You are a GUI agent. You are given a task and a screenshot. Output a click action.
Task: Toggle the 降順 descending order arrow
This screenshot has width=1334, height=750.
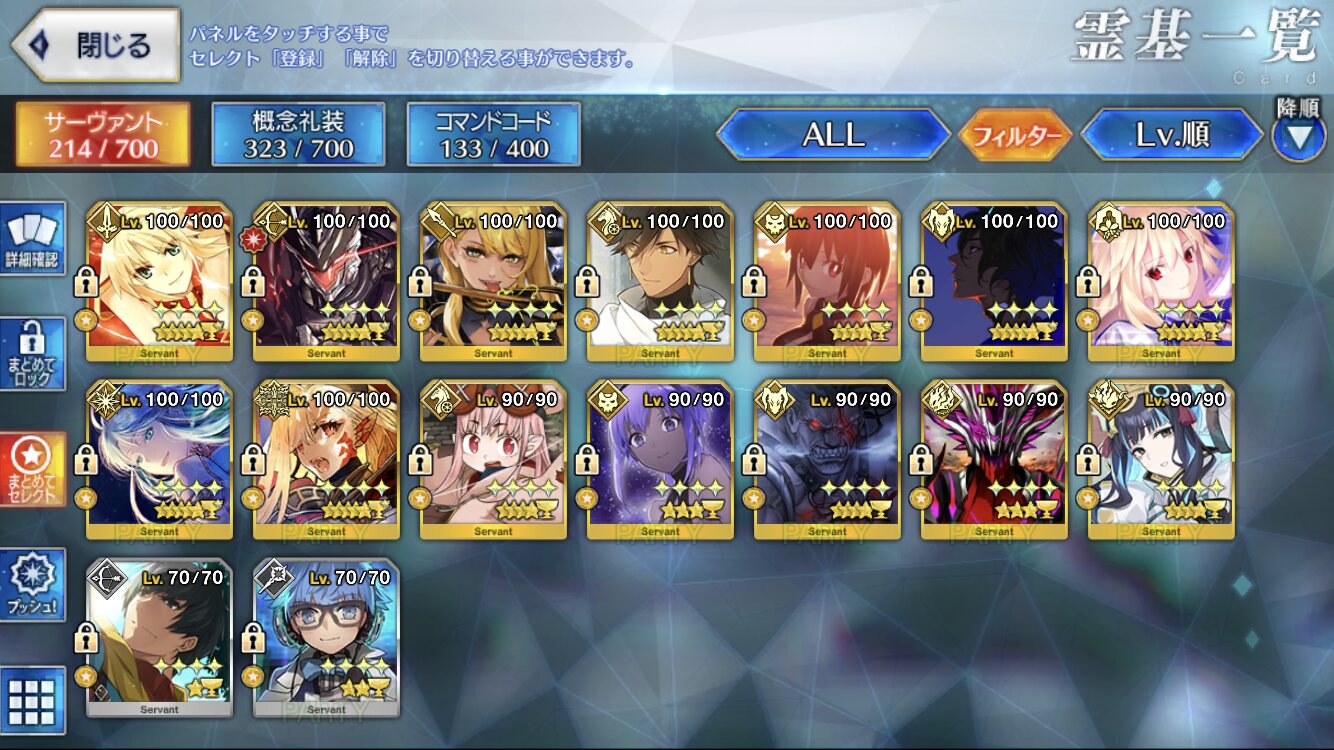coord(1298,136)
